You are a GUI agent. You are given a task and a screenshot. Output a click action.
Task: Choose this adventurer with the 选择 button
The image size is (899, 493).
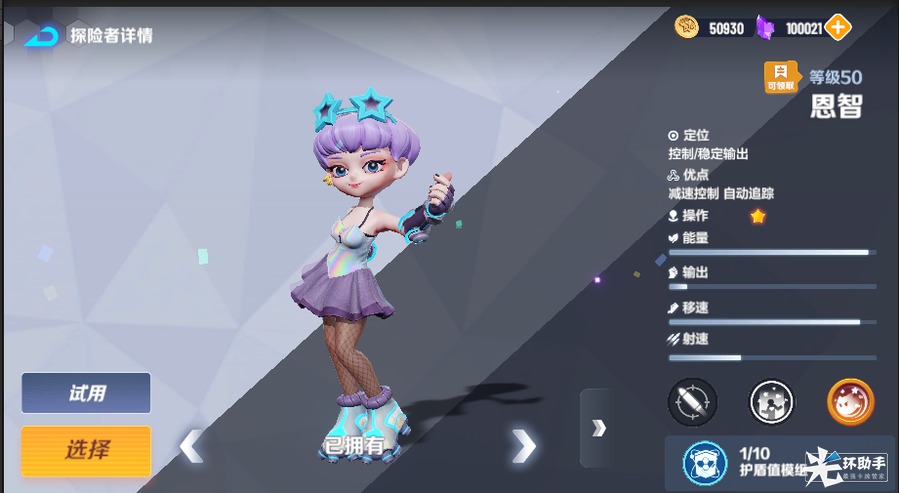(x=86, y=451)
